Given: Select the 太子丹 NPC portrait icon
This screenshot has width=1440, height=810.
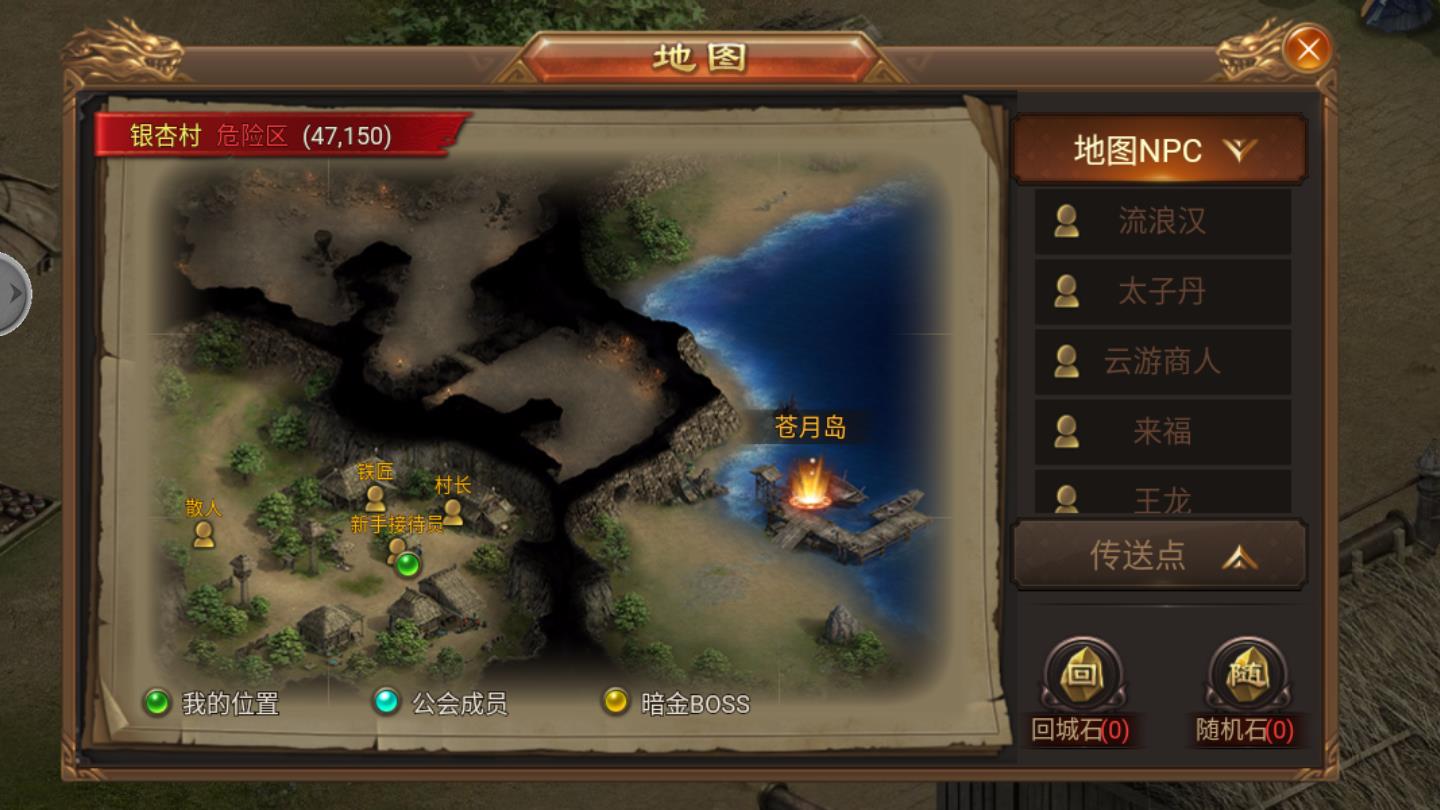Looking at the screenshot, I should (x=1066, y=292).
